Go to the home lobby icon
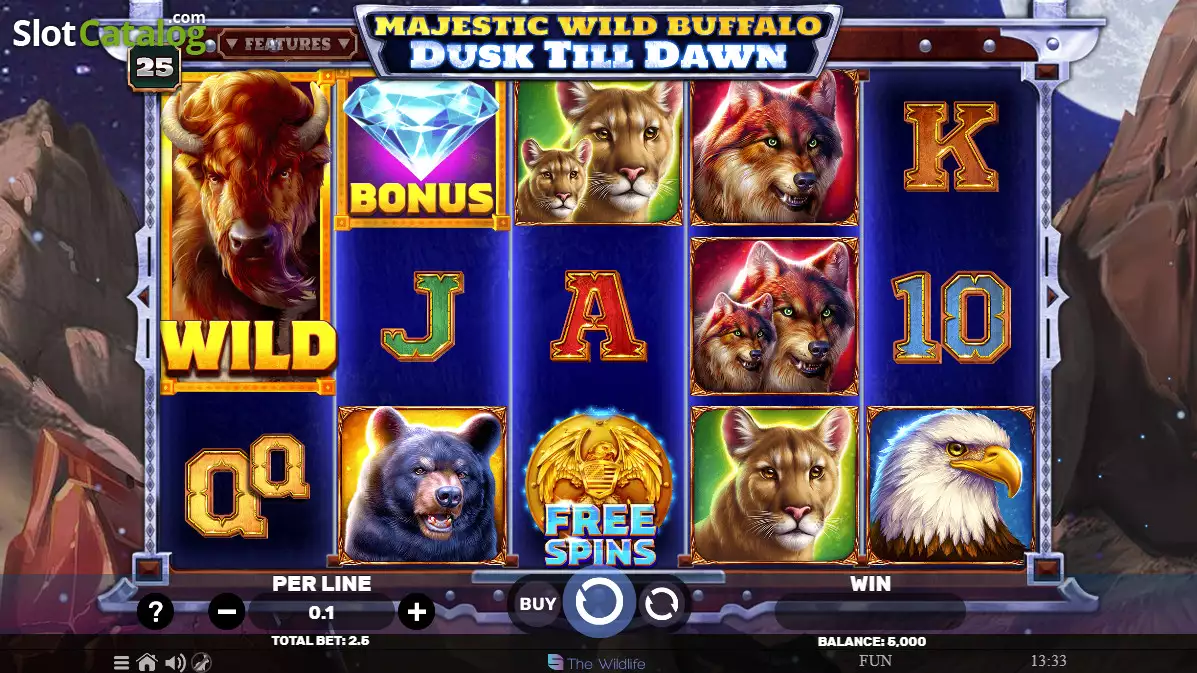 pos(147,662)
